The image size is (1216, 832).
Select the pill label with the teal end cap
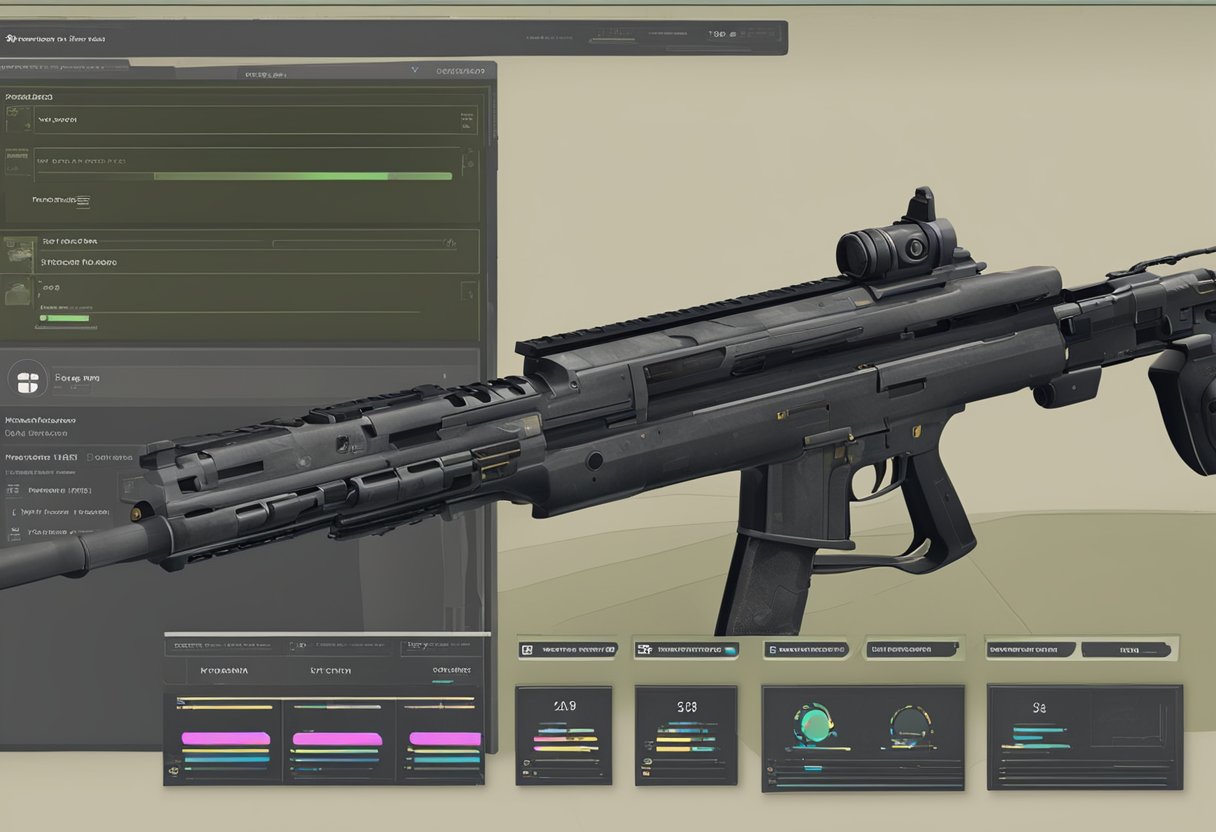688,649
